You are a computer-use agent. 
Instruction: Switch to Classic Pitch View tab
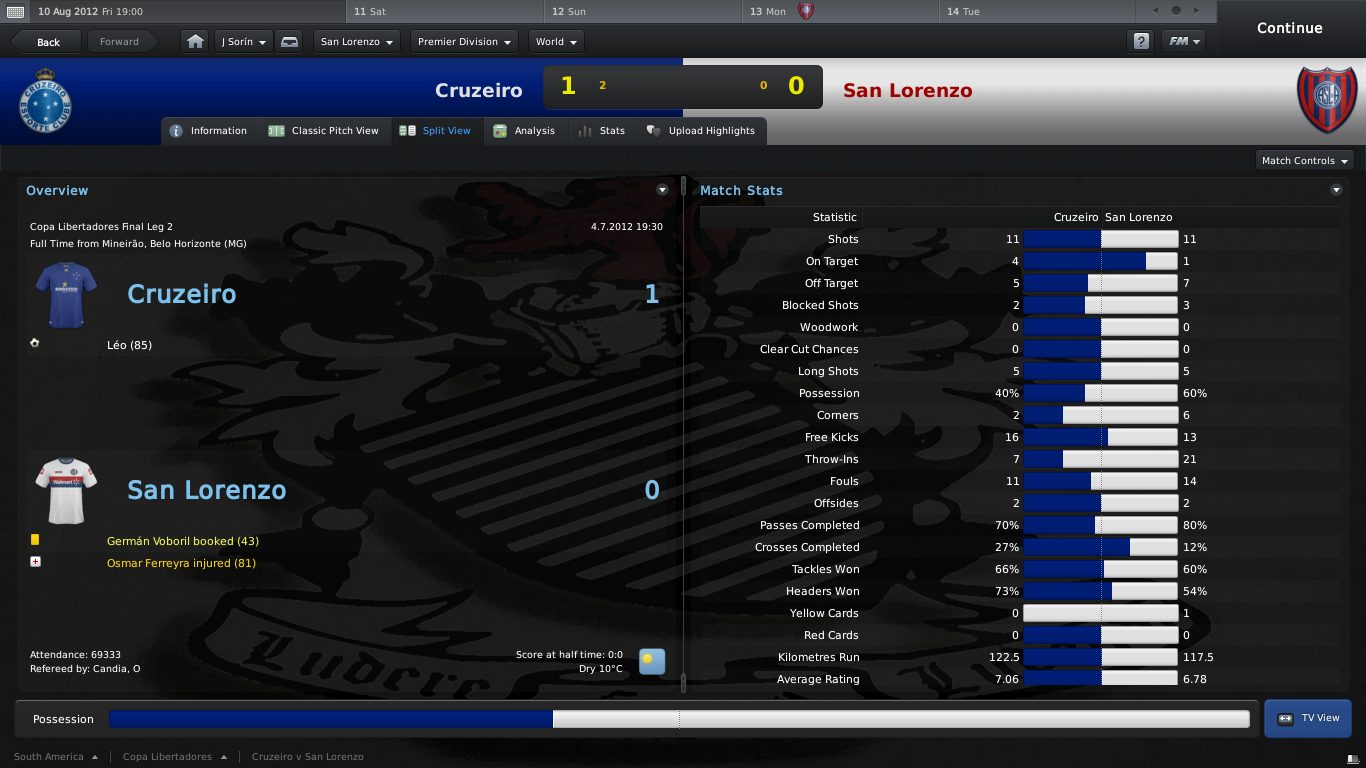324,131
